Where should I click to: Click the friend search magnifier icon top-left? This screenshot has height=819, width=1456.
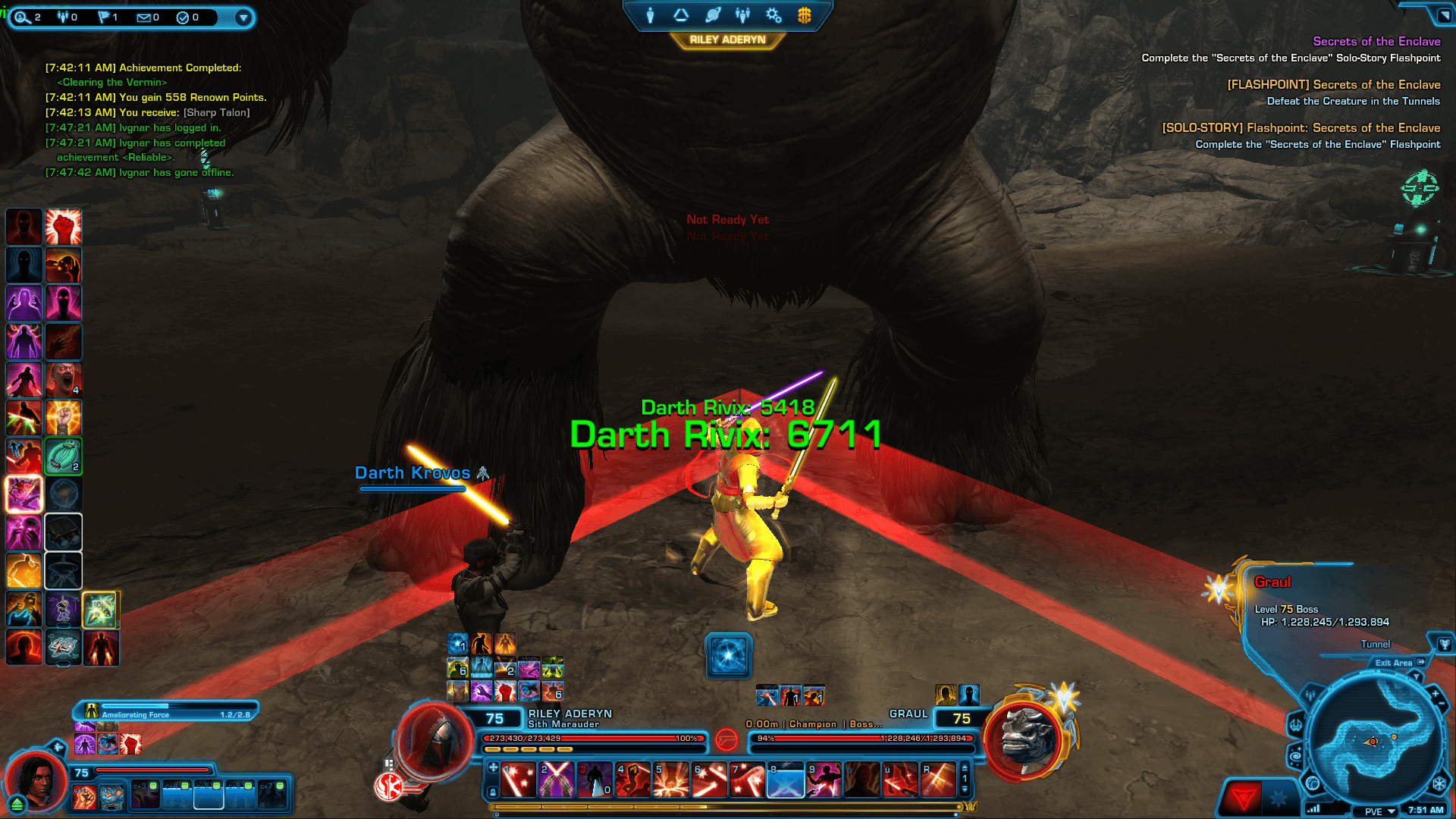coord(22,17)
